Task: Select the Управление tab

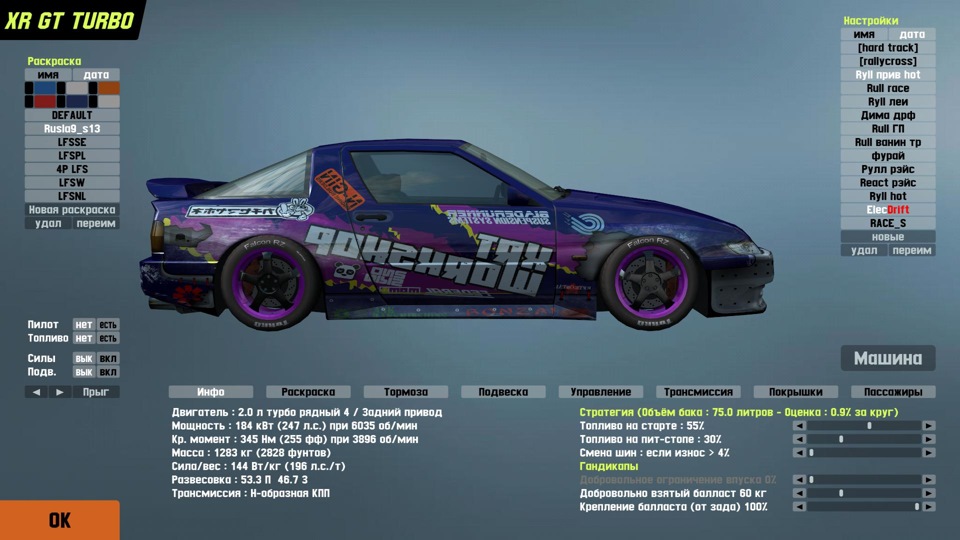Action: (600, 392)
